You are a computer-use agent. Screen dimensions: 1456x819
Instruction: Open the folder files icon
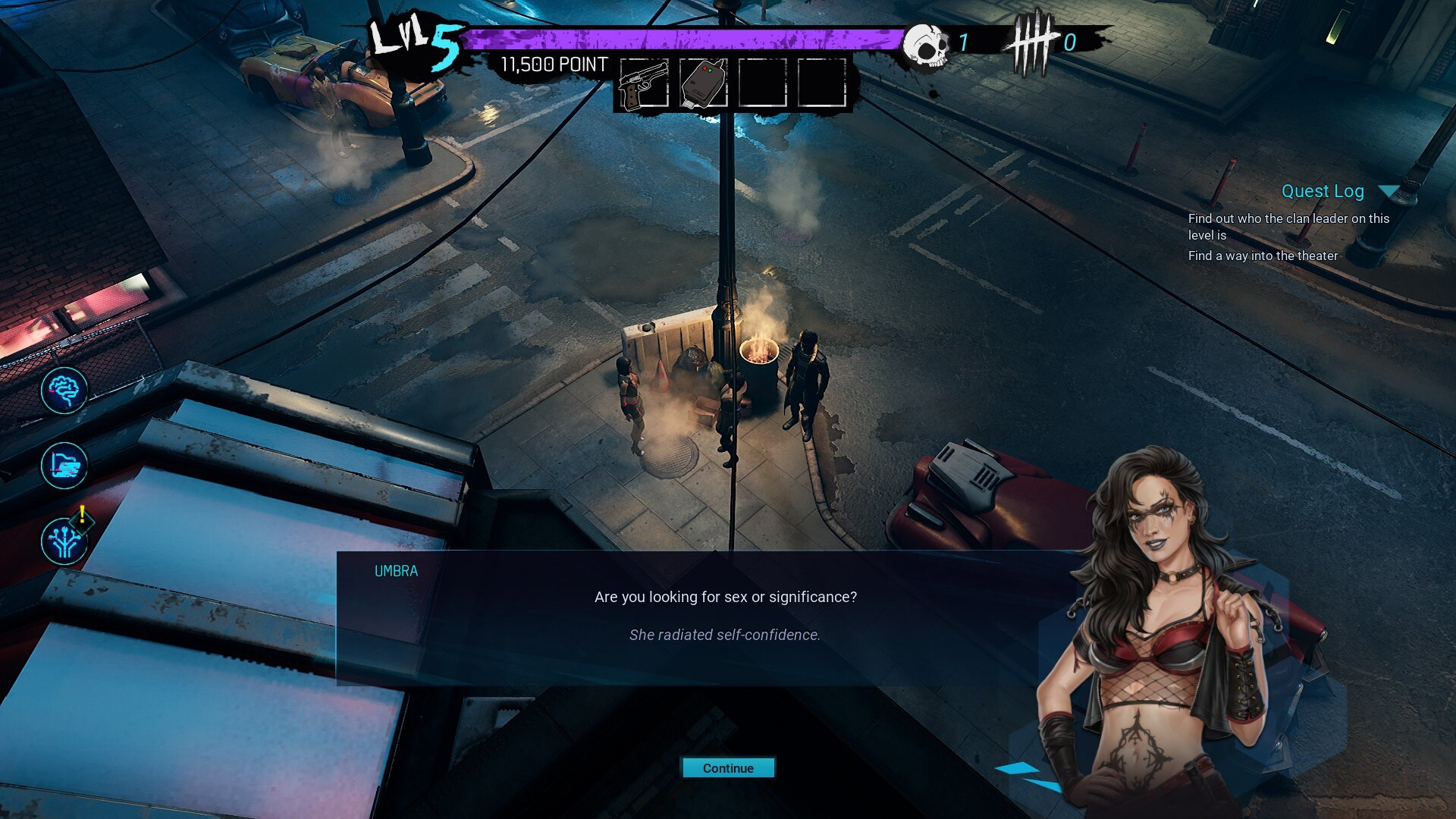[64, 466]
